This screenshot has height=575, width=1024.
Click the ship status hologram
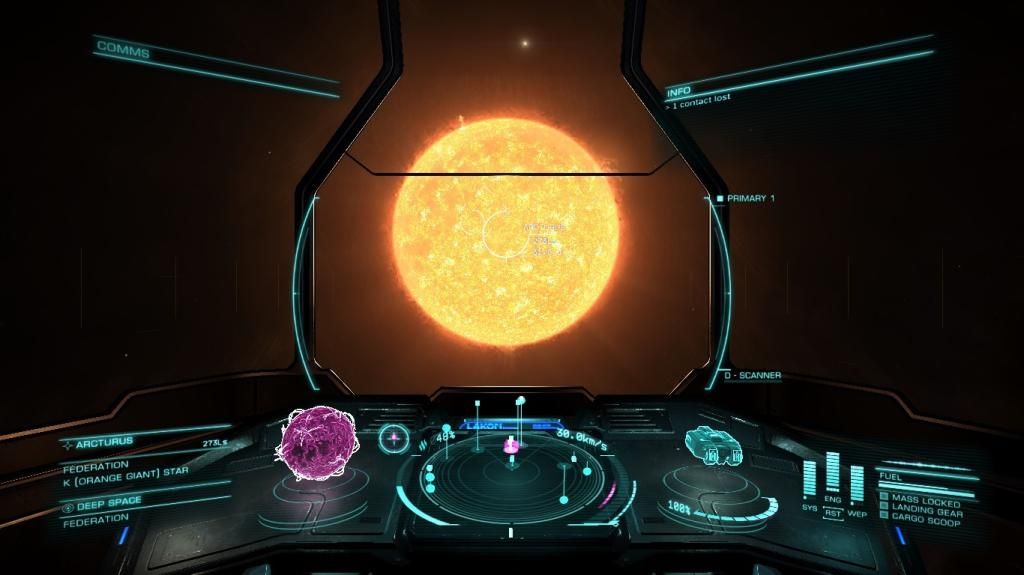714,447
